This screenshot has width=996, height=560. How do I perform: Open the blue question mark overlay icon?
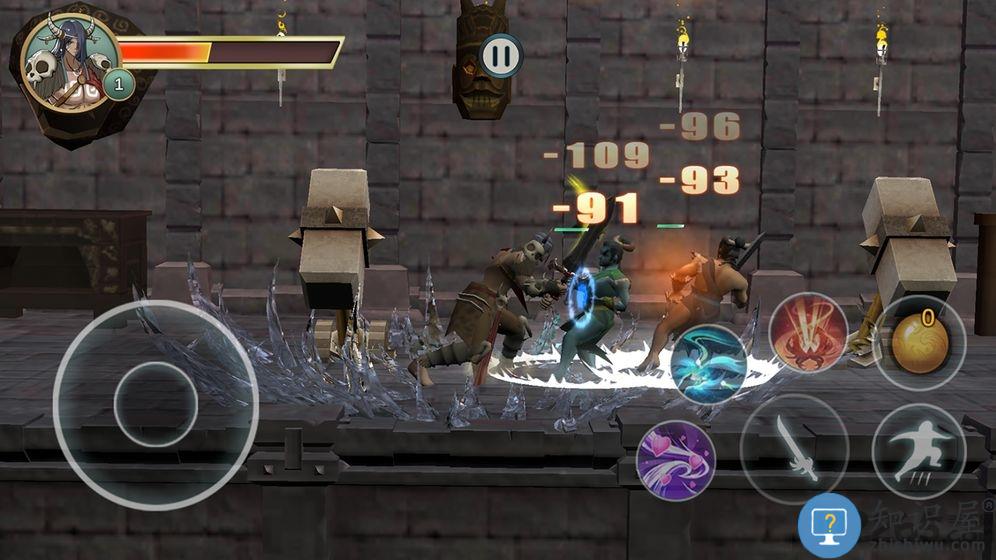829,525
